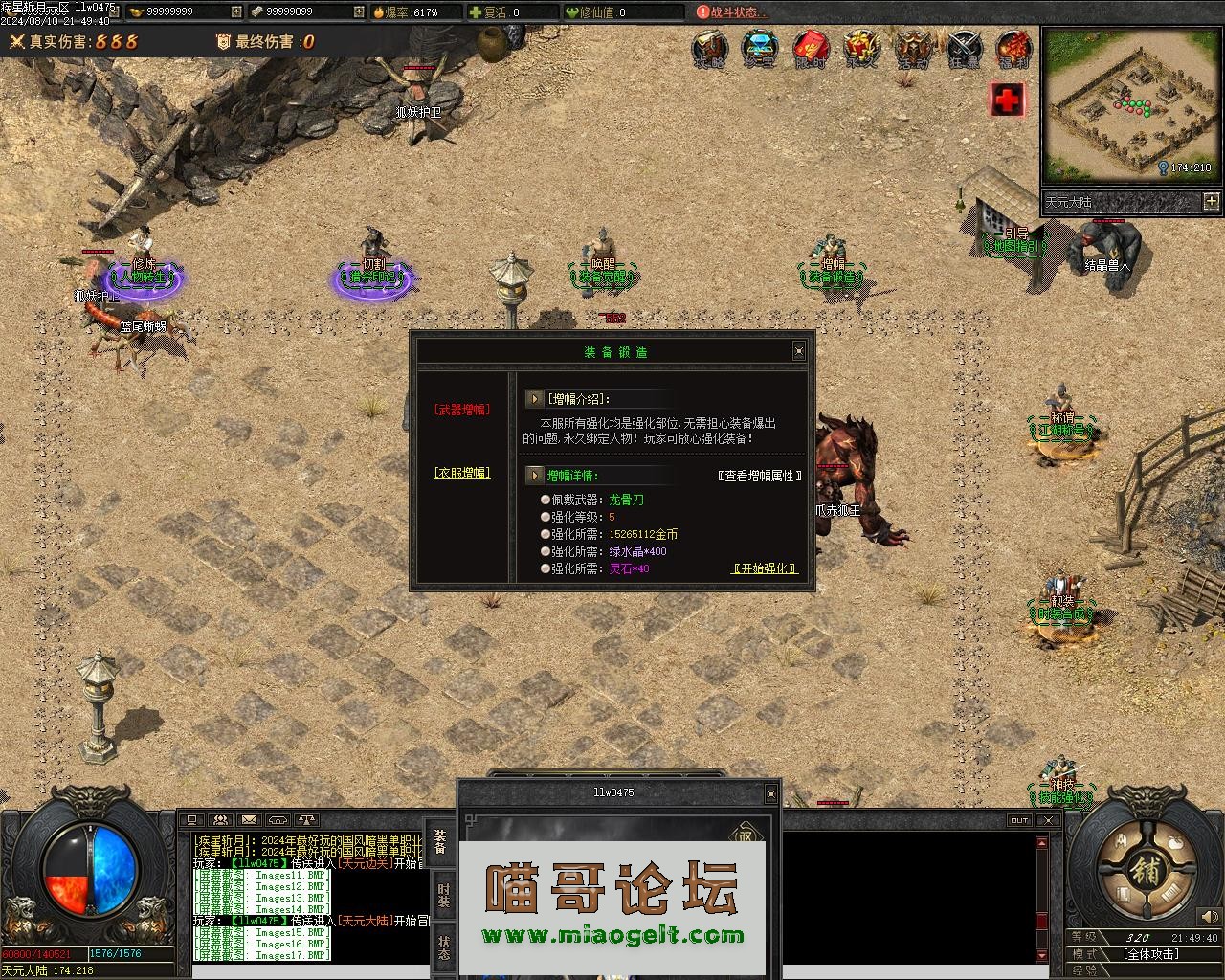This screenshot has width=1225, height=980.
Task: Open the 福利 welfare icon
Action: point(1013,49)
